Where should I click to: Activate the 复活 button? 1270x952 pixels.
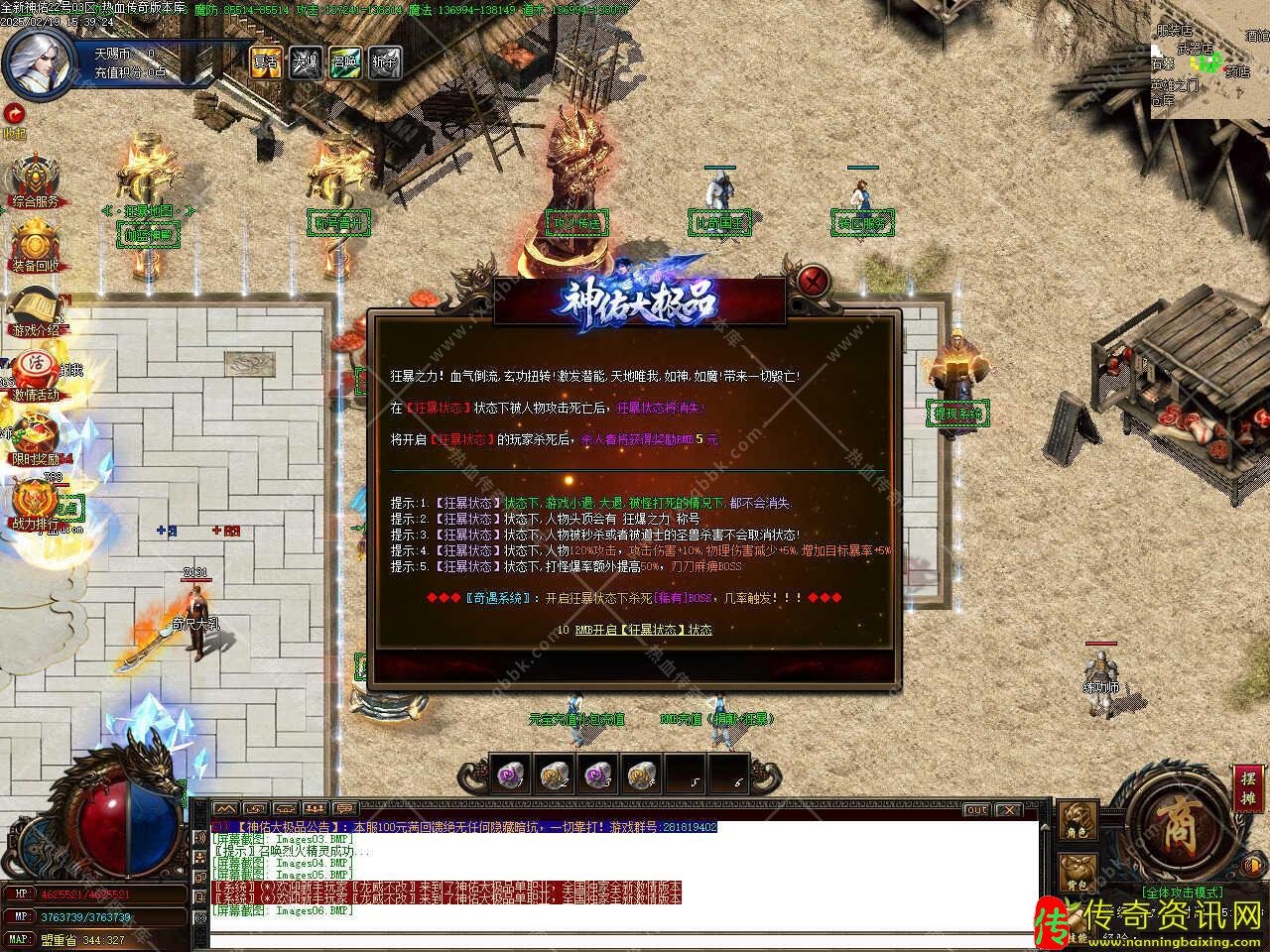(x=265, y=61)
